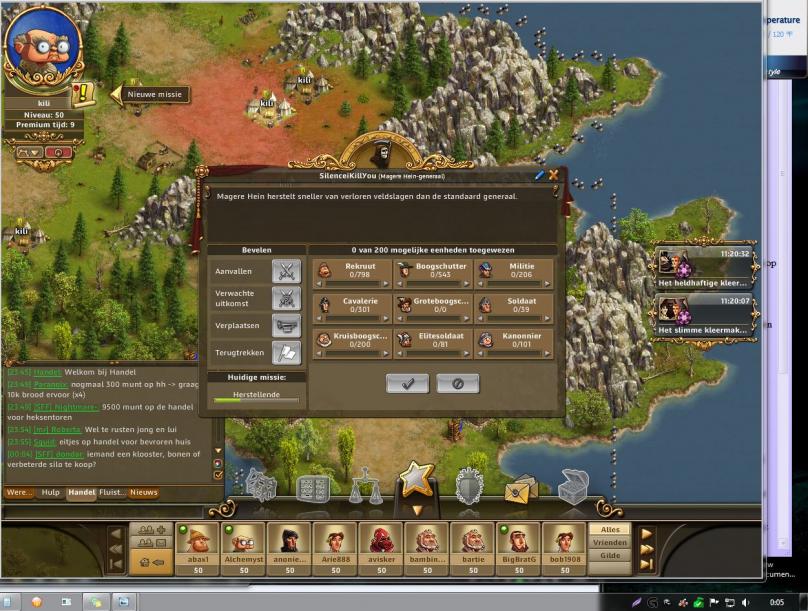Switch to the Hulp chat tab

click(50, 492)
